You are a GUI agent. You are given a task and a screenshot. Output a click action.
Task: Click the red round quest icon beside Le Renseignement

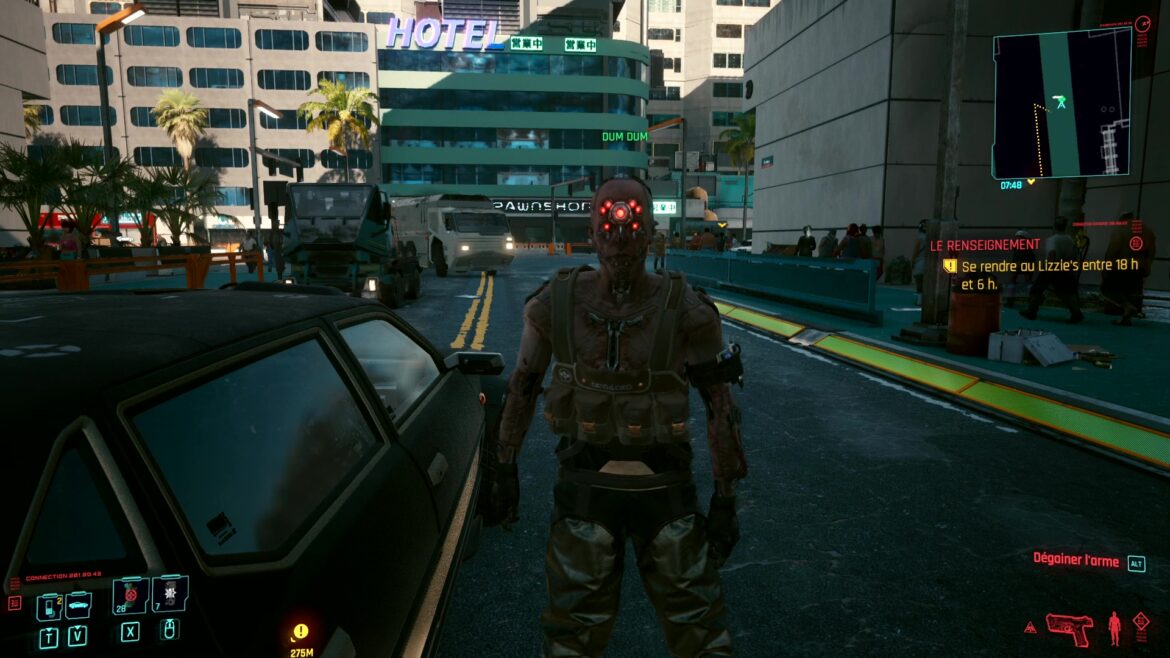click(1136, 243)
